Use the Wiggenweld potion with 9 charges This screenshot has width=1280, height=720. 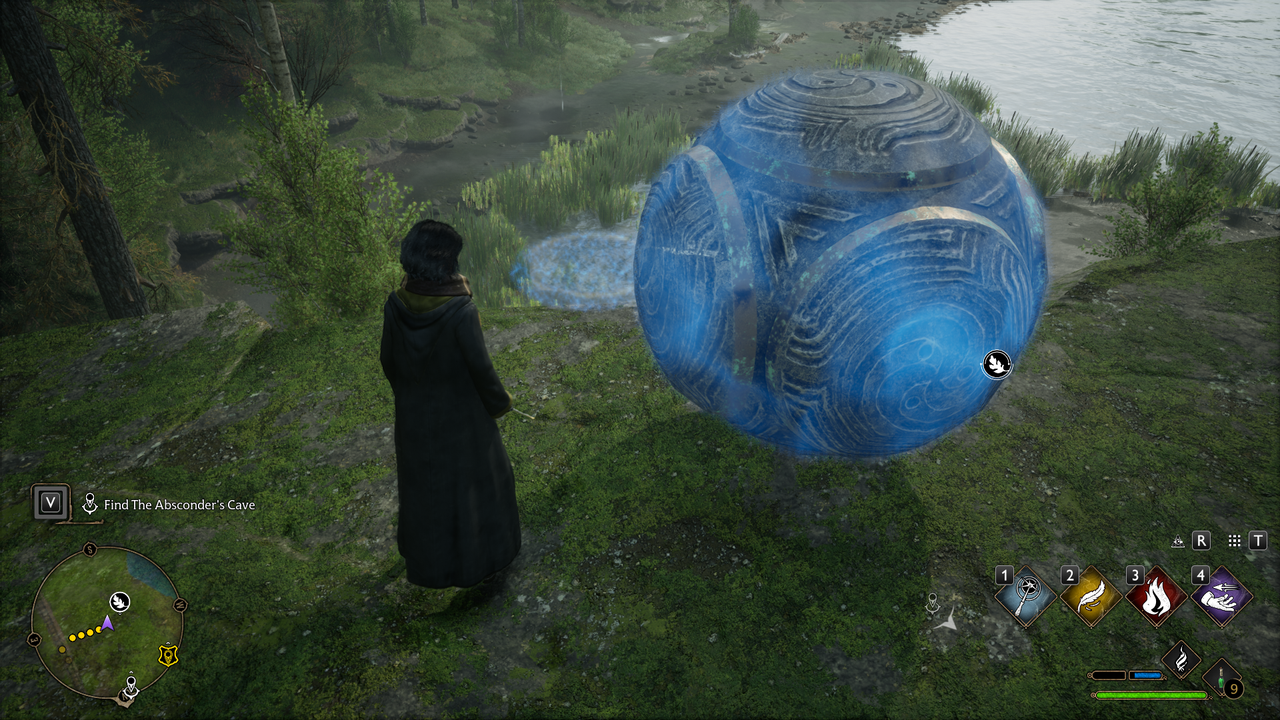coord(1222,678)
